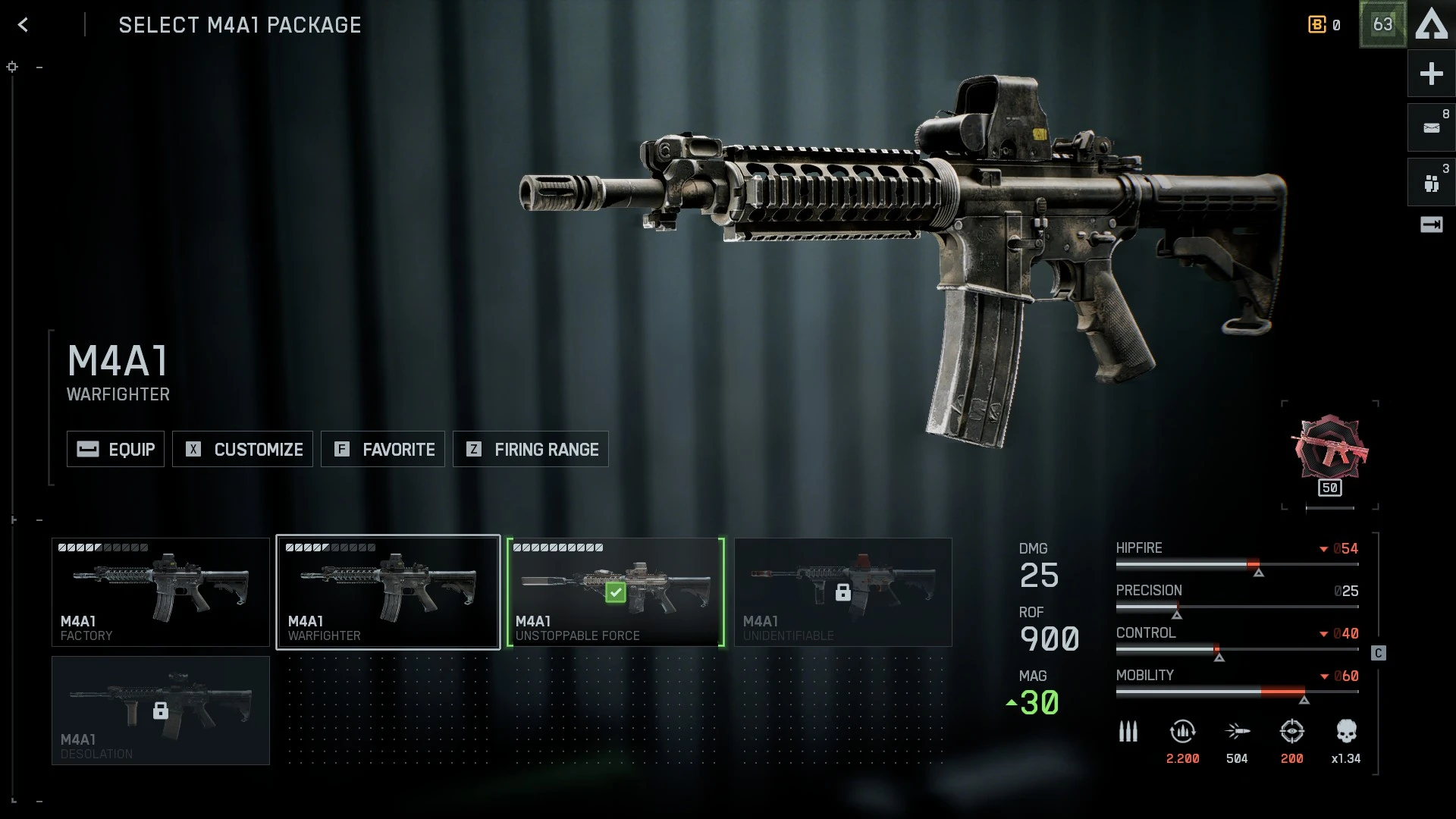Go back using the top-left arrow
Image resolution: width=1456 pixels, height=819 pixels.
24,25
